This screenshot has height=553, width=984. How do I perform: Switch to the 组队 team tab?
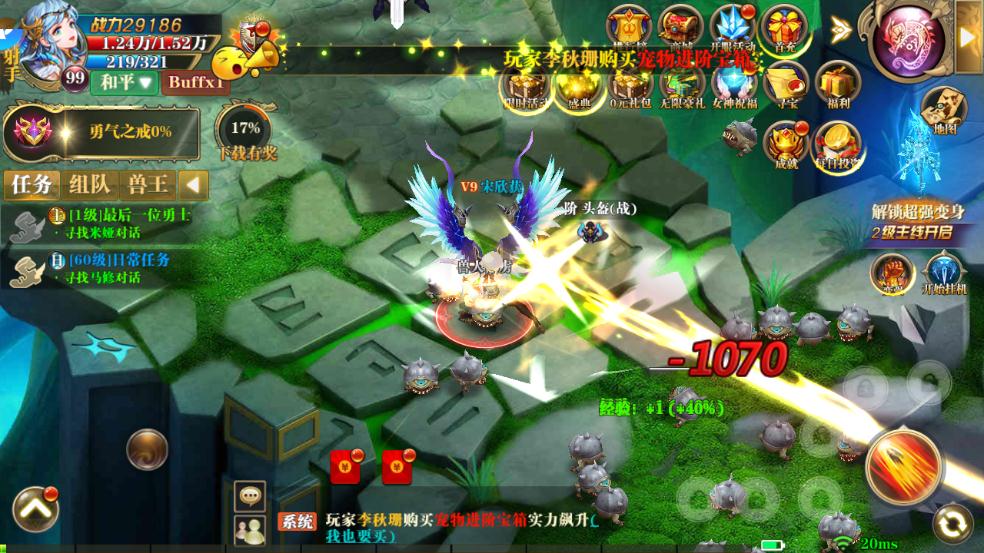tap(90, 185)
